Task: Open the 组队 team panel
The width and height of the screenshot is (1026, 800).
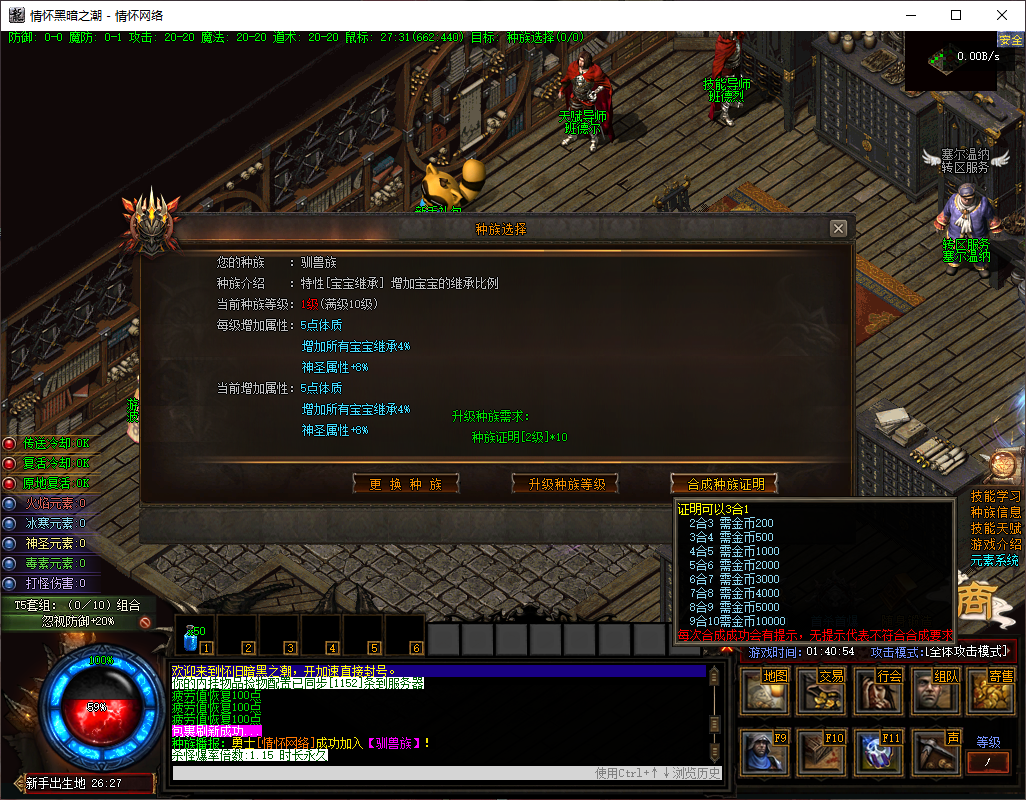Action: [x=936, y=691]
